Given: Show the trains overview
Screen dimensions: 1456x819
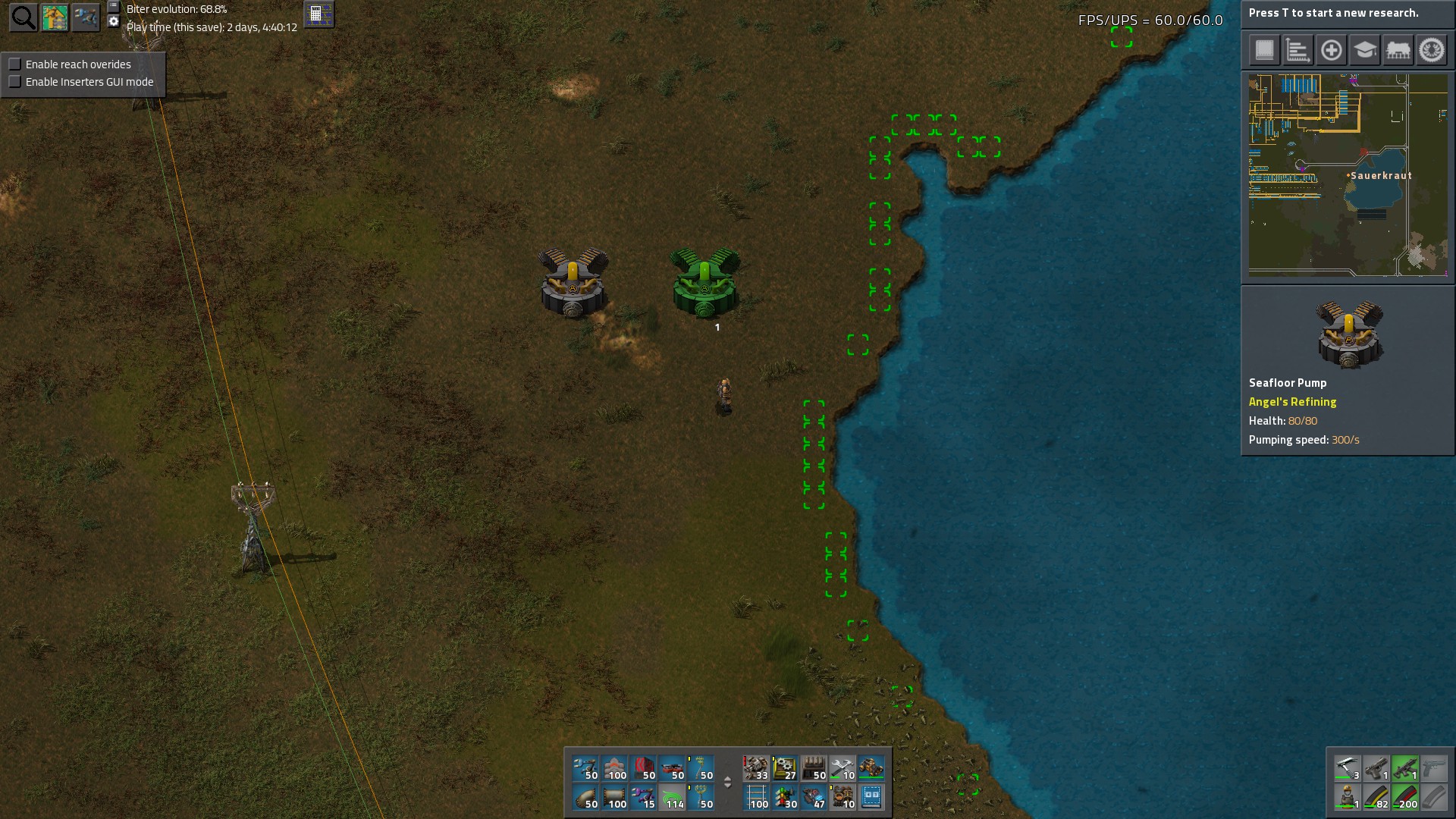Looking at the screenshot, I should [1398, 51].
